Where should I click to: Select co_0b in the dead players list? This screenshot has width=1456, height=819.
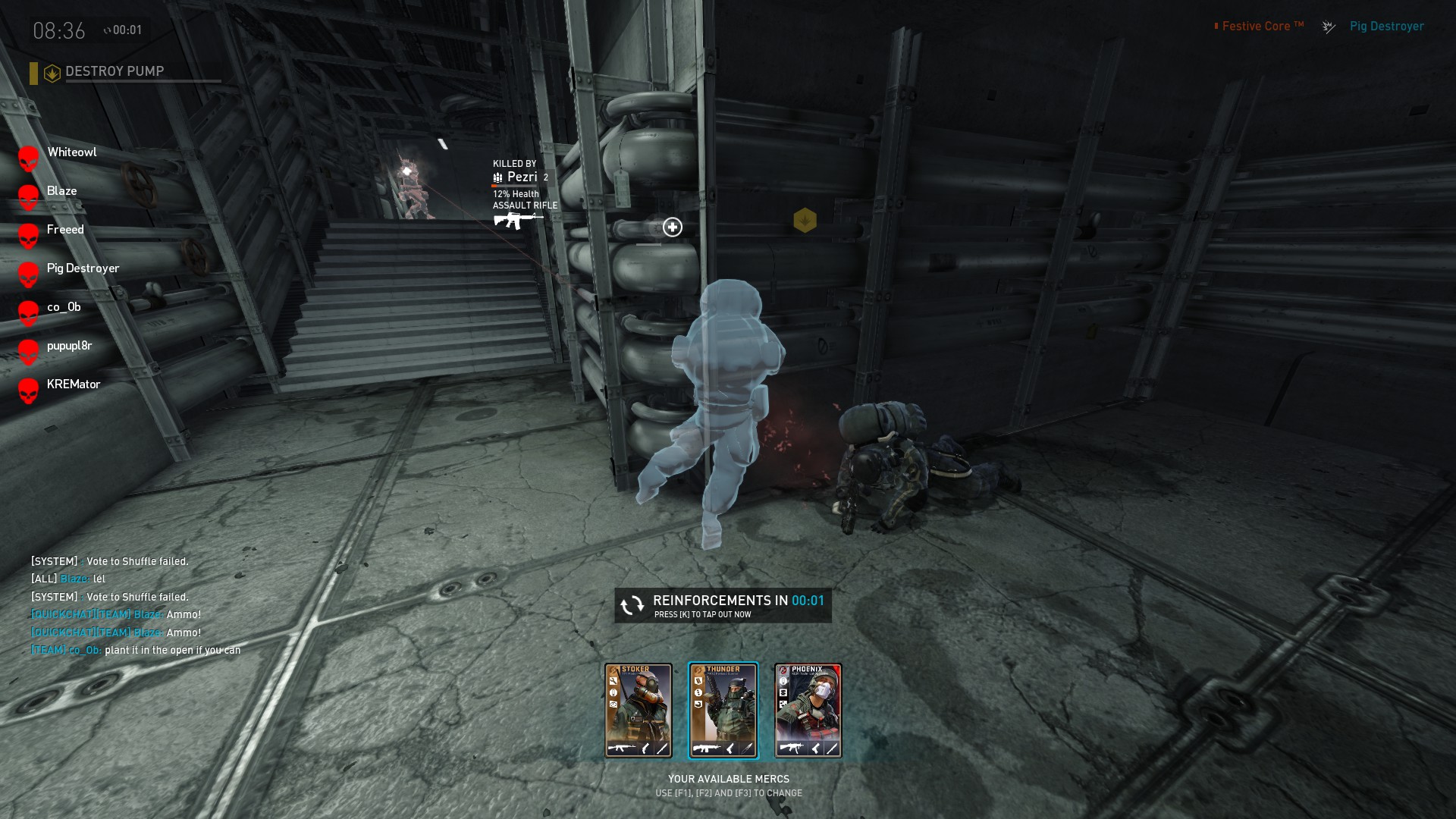64,307
